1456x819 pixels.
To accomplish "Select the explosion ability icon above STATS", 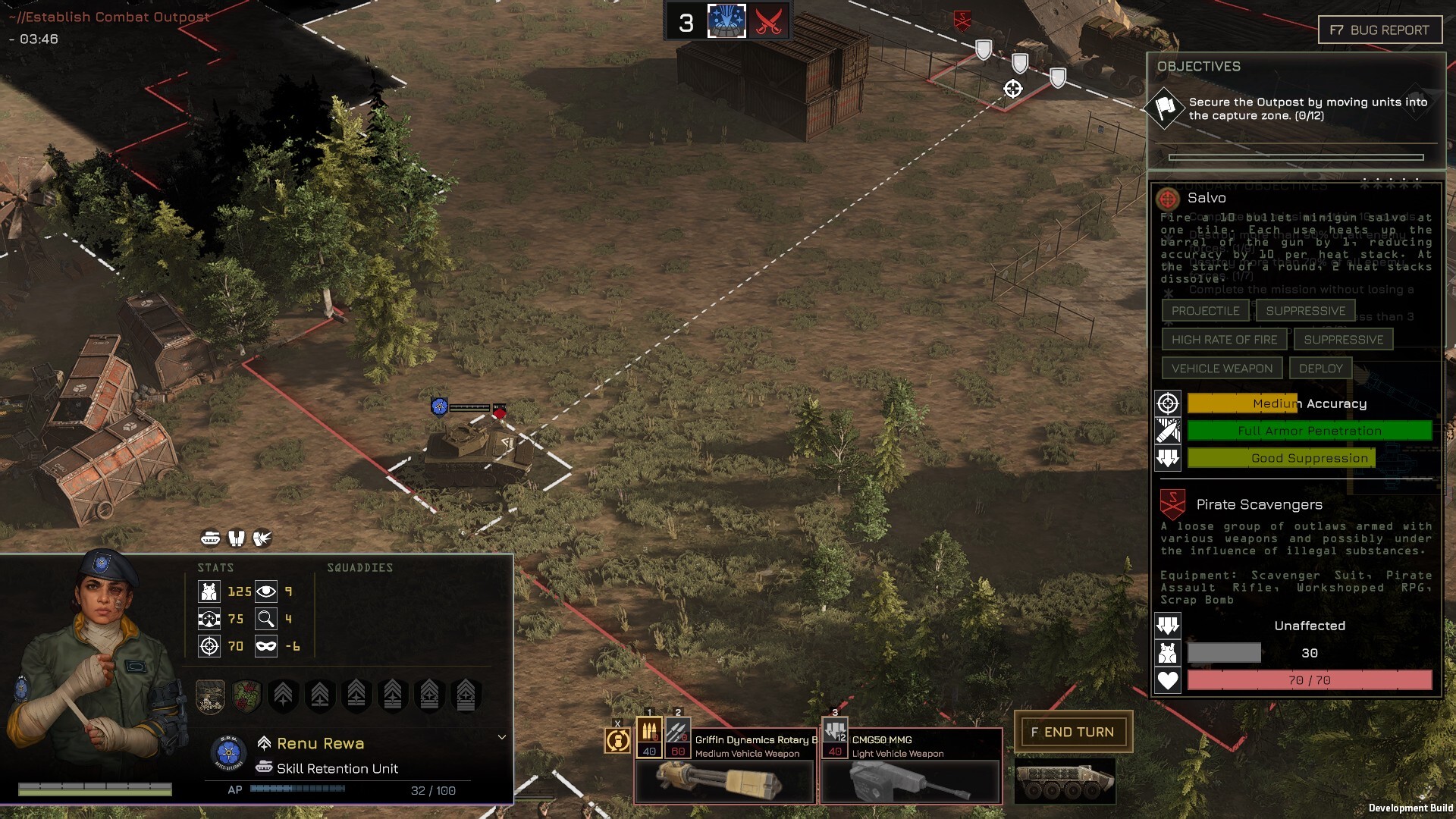I will click(262, 539).
